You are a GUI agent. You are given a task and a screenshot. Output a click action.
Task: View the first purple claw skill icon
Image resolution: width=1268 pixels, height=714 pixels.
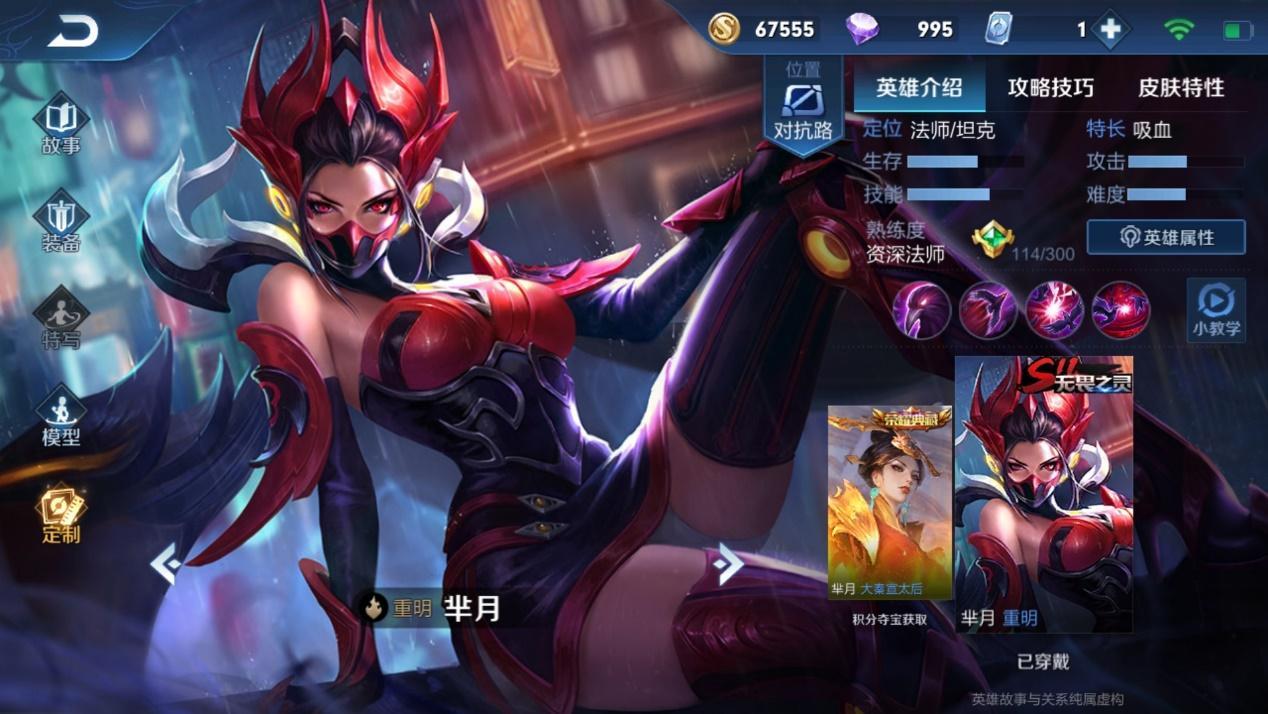point(921,309)
